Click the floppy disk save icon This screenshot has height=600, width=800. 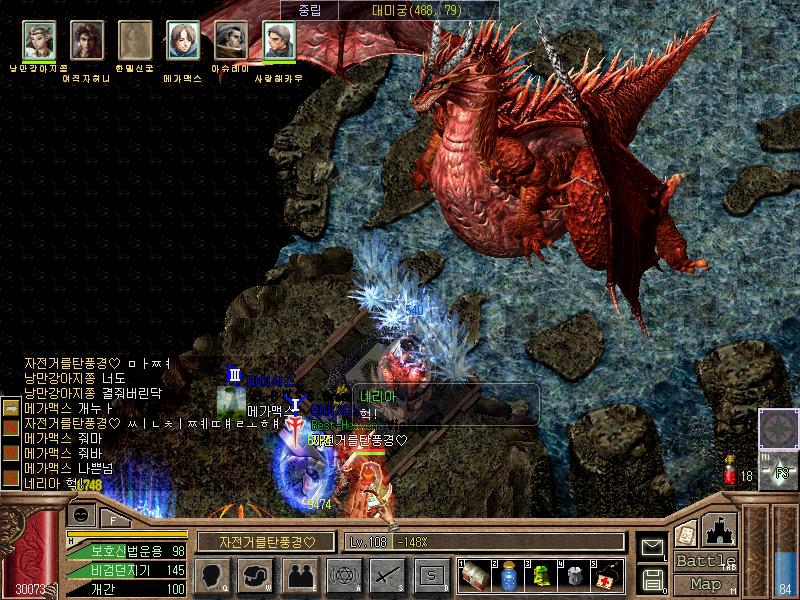(653, 578)
